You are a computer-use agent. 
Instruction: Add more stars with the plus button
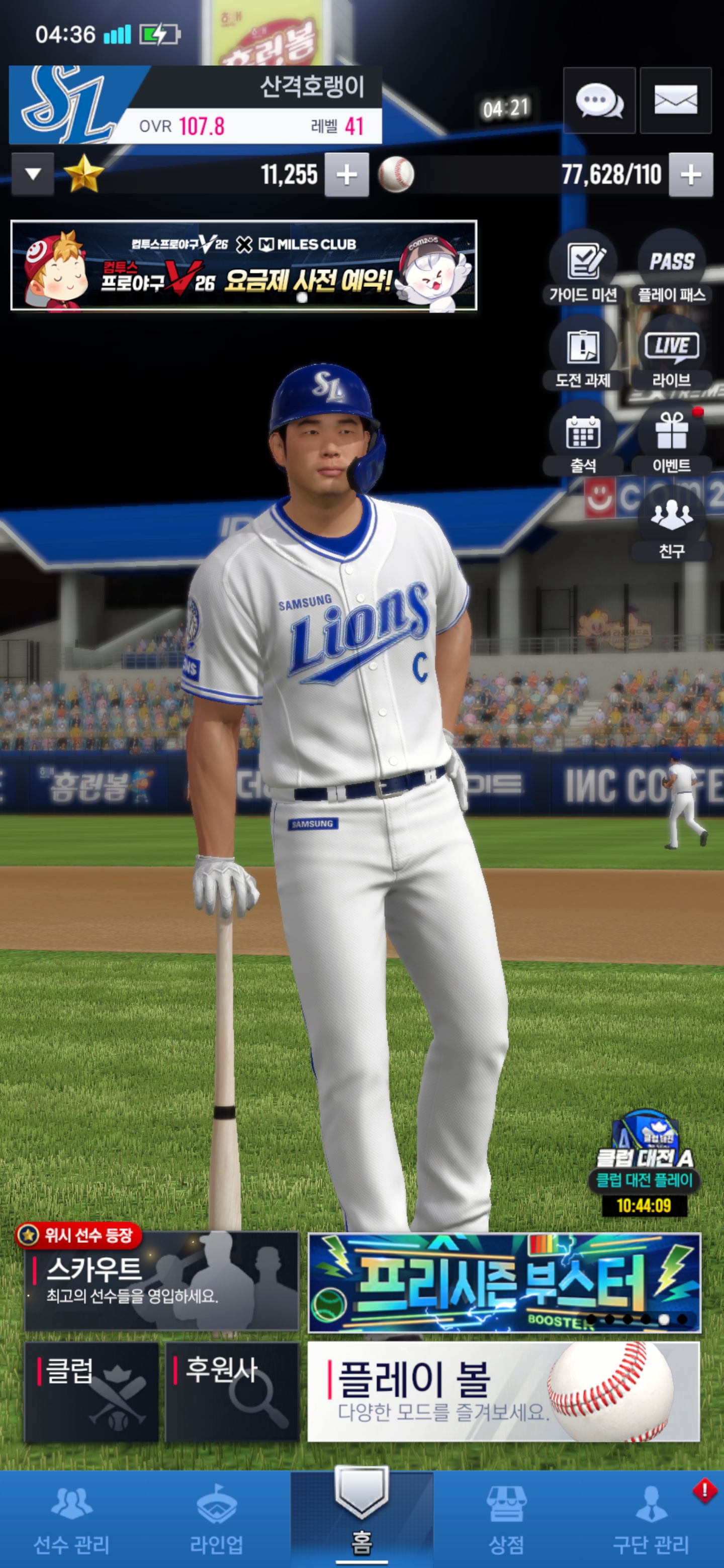[x=346, y=175]
